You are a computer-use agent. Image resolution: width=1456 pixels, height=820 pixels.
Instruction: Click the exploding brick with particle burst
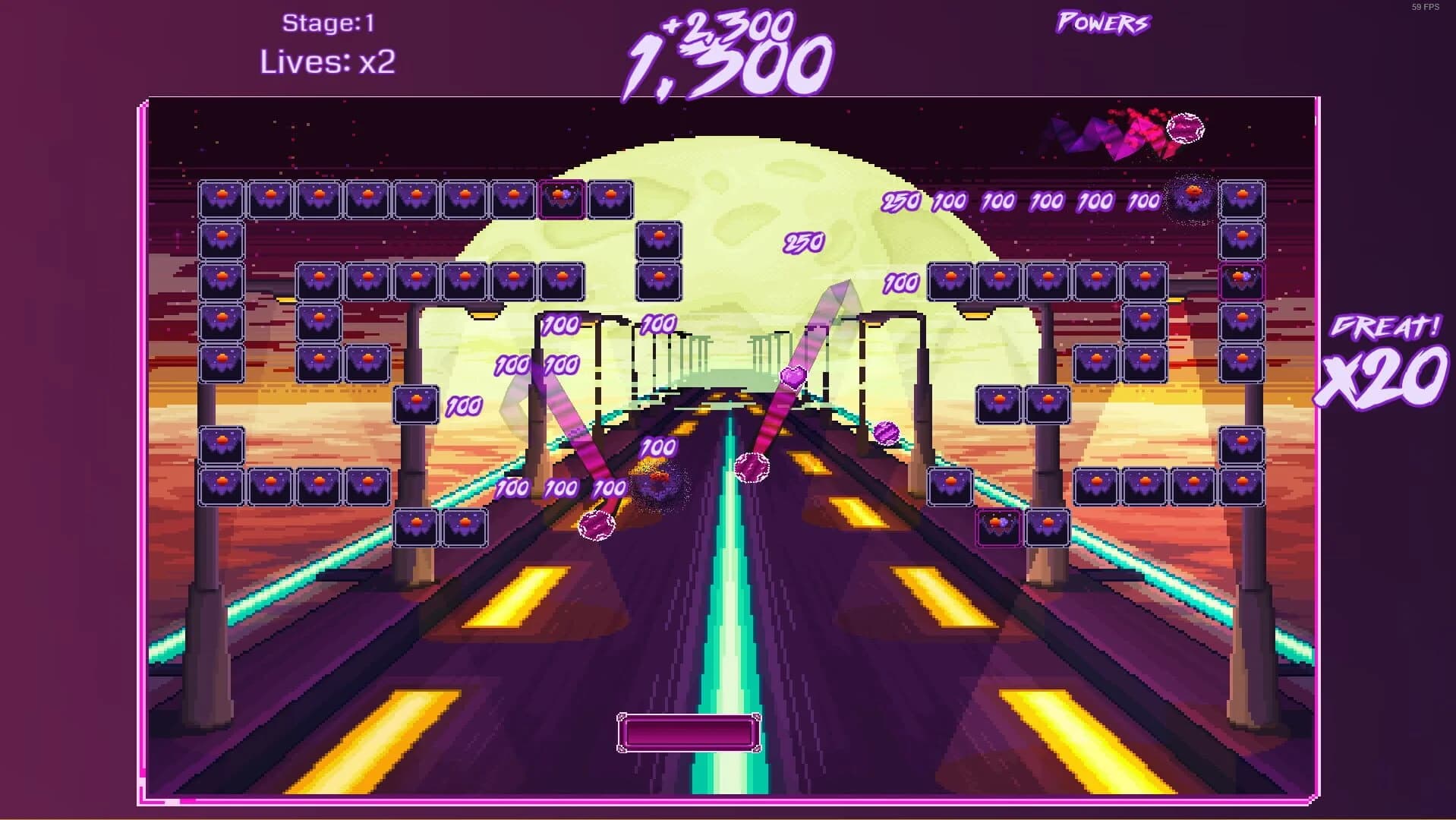pos(657,480)
